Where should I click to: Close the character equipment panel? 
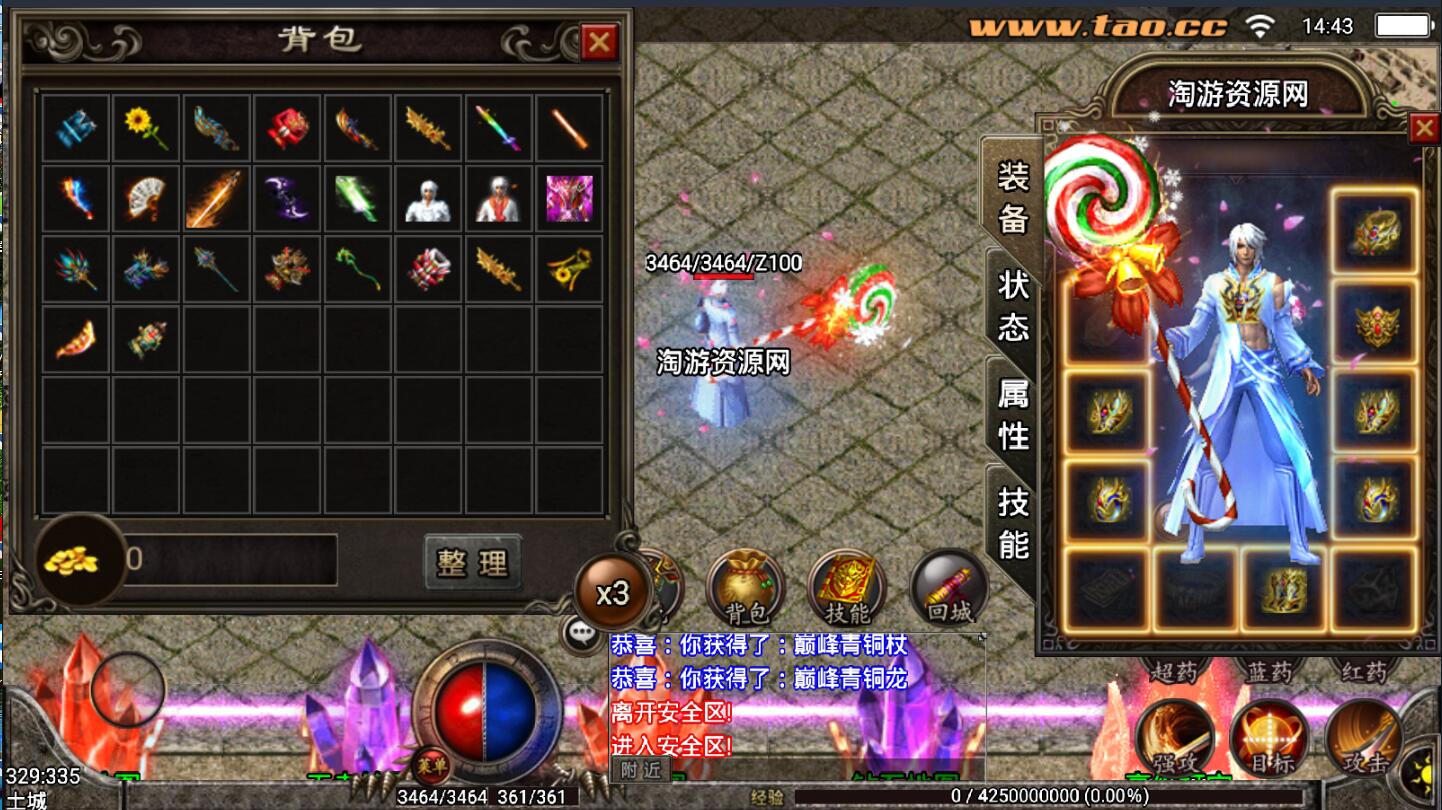pos(1424,128)
